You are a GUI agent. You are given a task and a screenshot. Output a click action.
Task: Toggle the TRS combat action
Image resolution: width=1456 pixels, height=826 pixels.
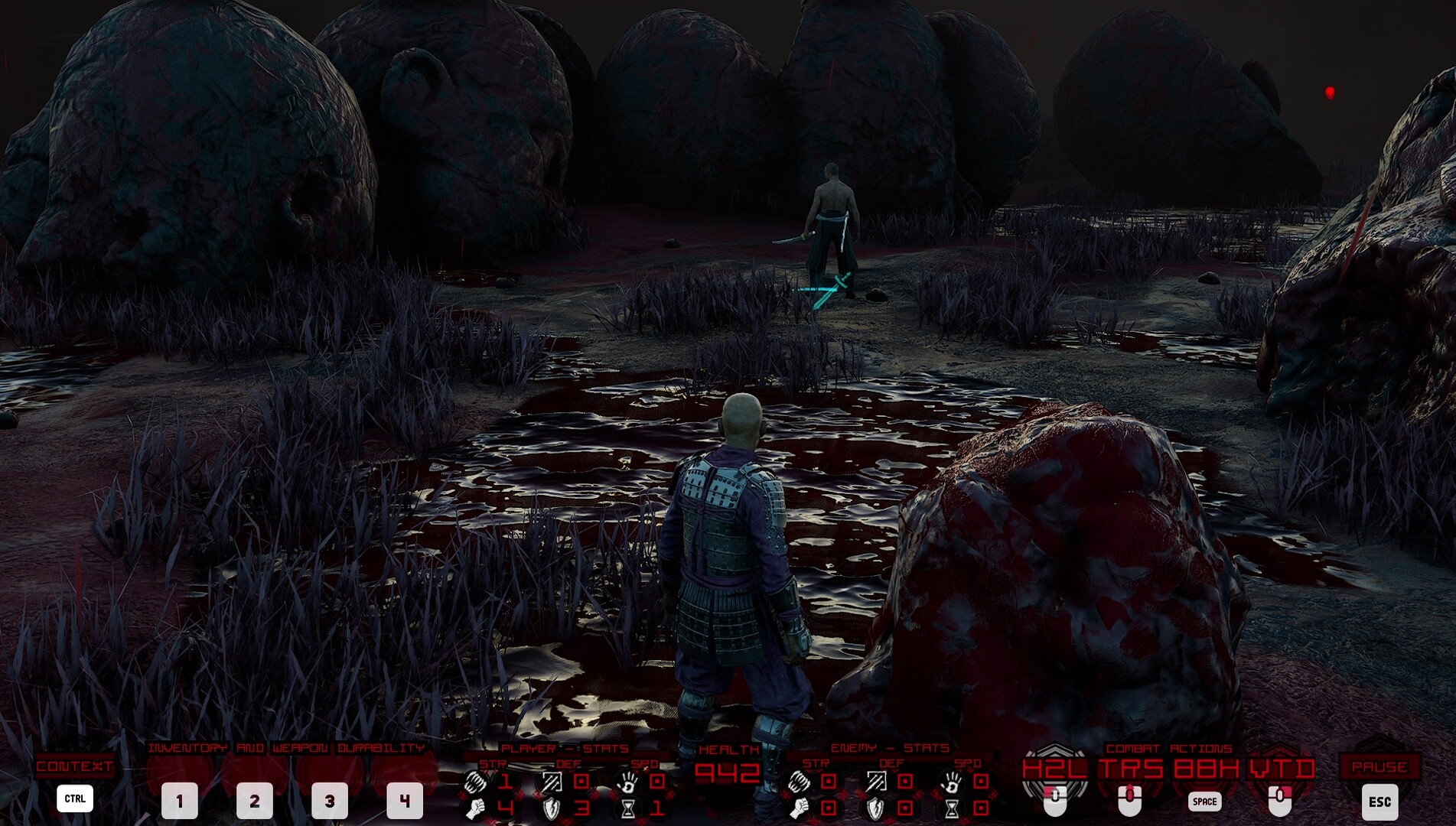pos(1132,768)
